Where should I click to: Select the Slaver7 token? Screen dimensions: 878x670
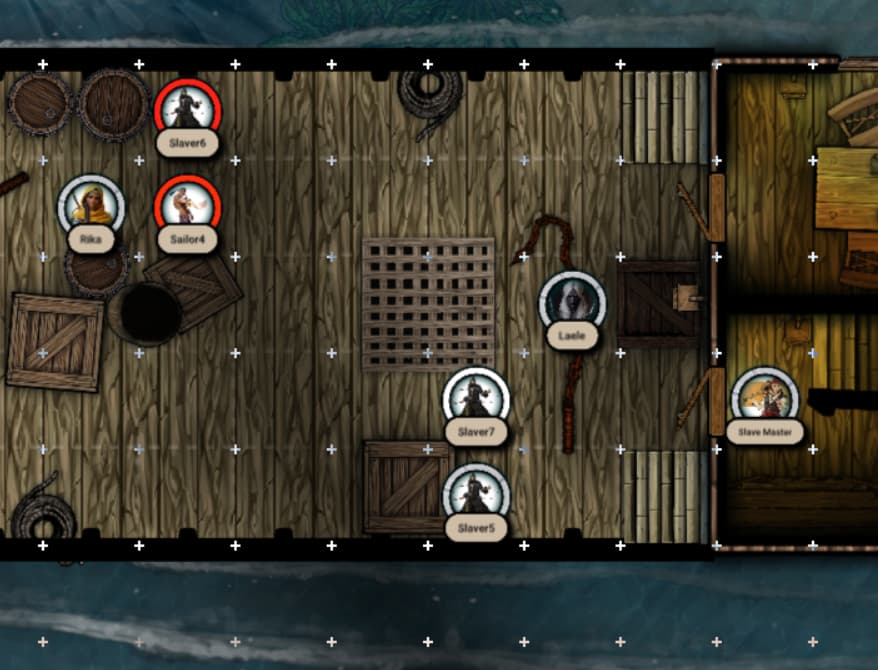coord(476,398)
